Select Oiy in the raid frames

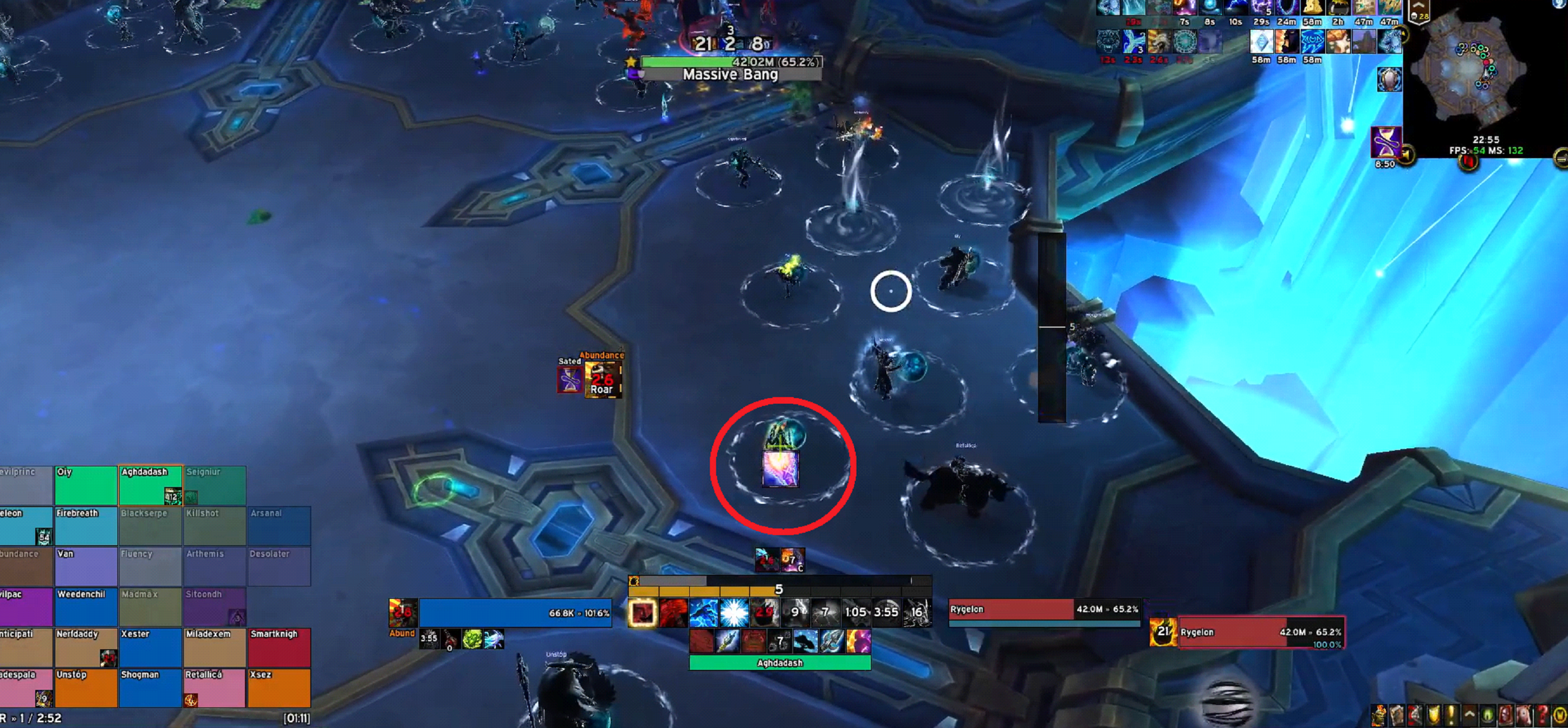[x=86, y=485]
